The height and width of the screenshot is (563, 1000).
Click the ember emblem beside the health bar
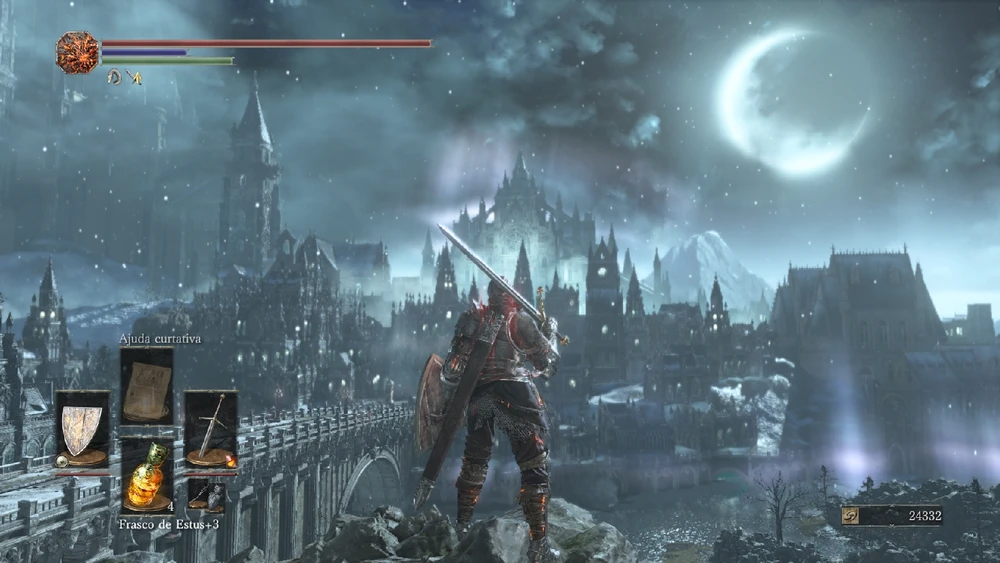pos(77,52)
